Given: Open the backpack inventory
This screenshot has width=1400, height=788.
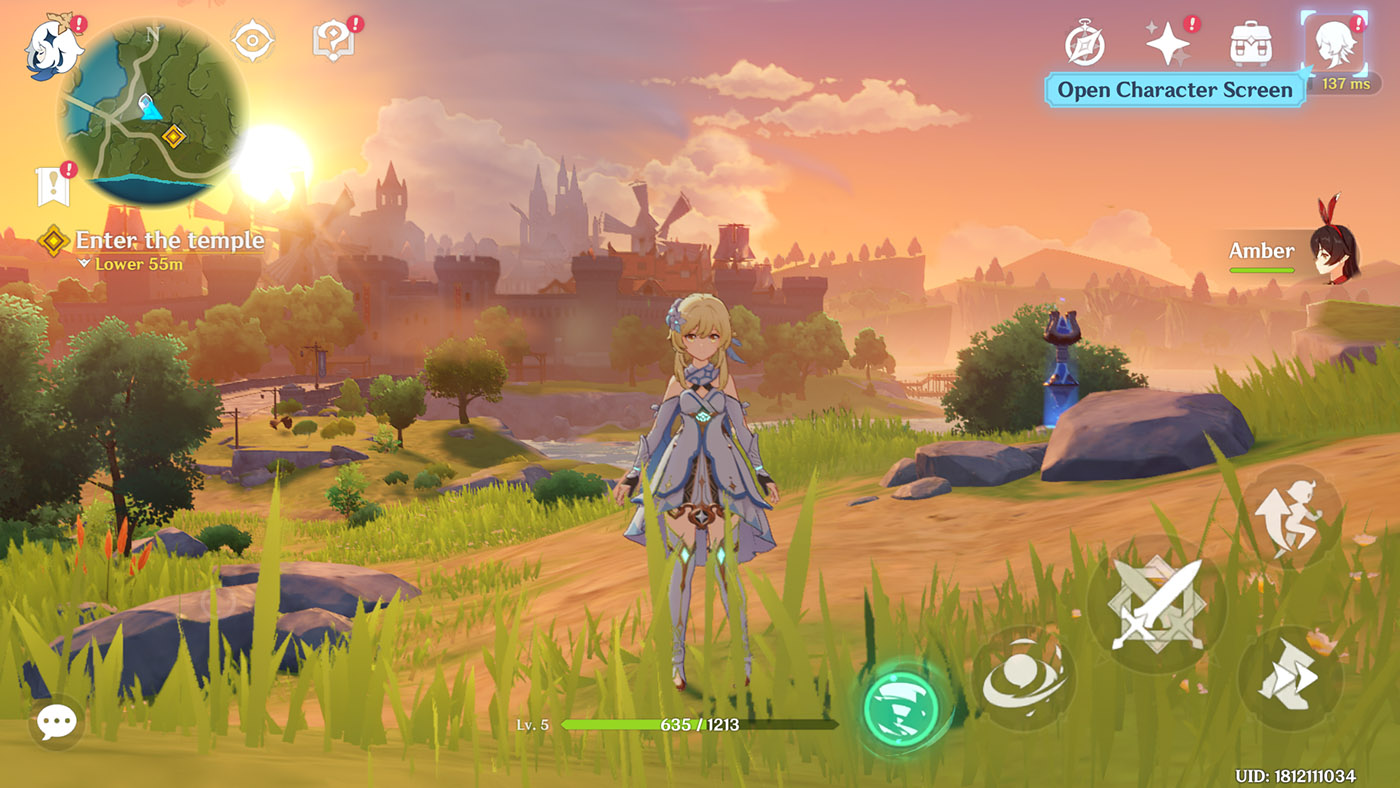Looking at the screenshot, I should [1250, 44].
